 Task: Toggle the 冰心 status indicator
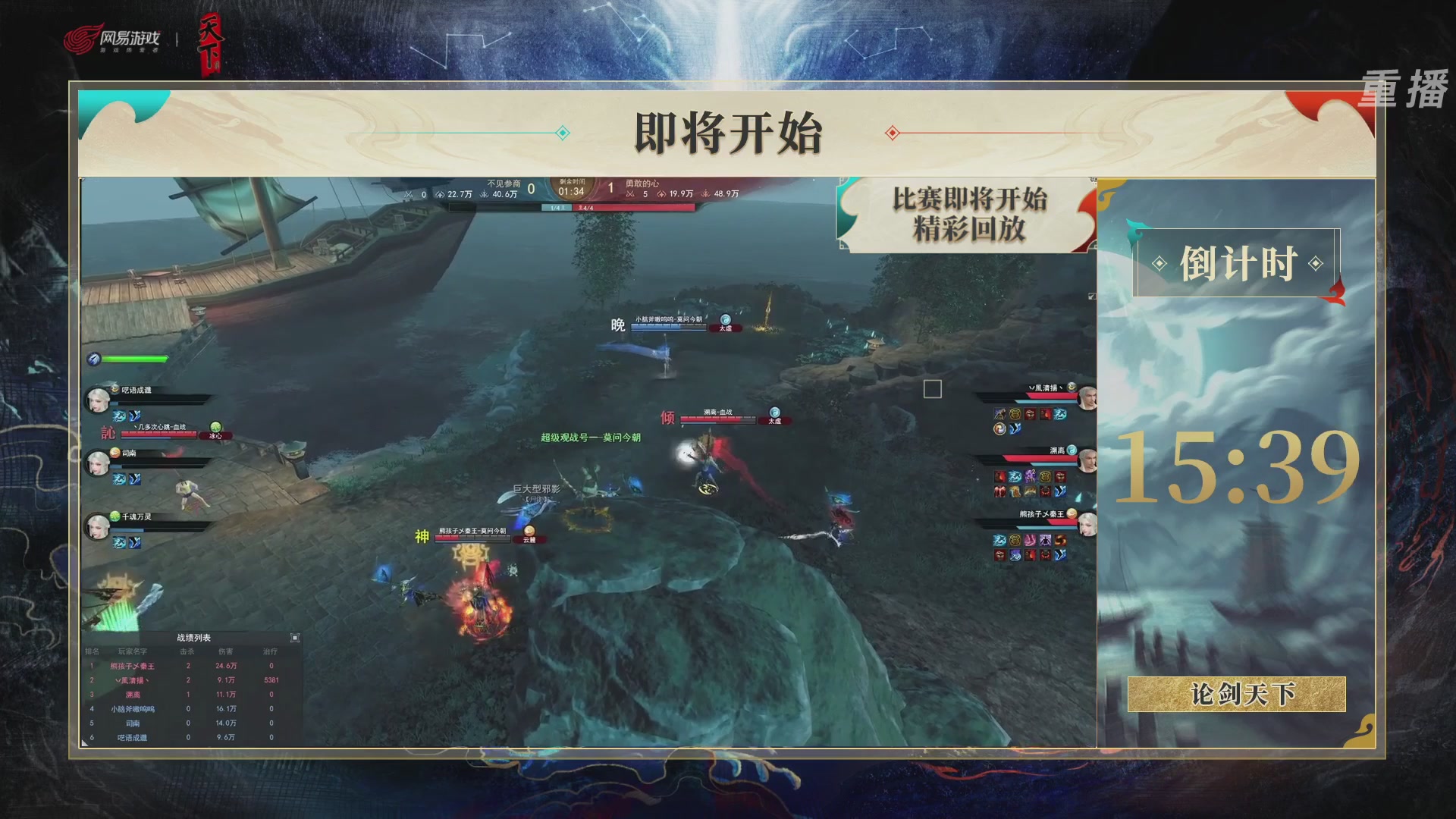(216, 436)
